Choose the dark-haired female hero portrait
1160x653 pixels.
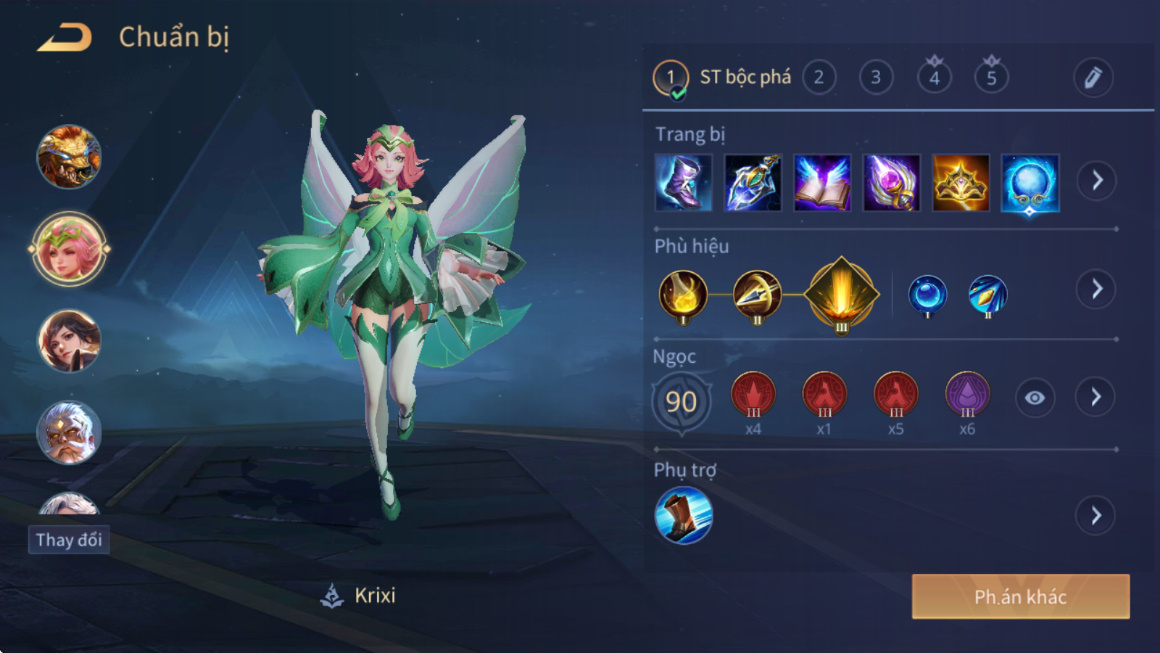click(x=69, y=340)
